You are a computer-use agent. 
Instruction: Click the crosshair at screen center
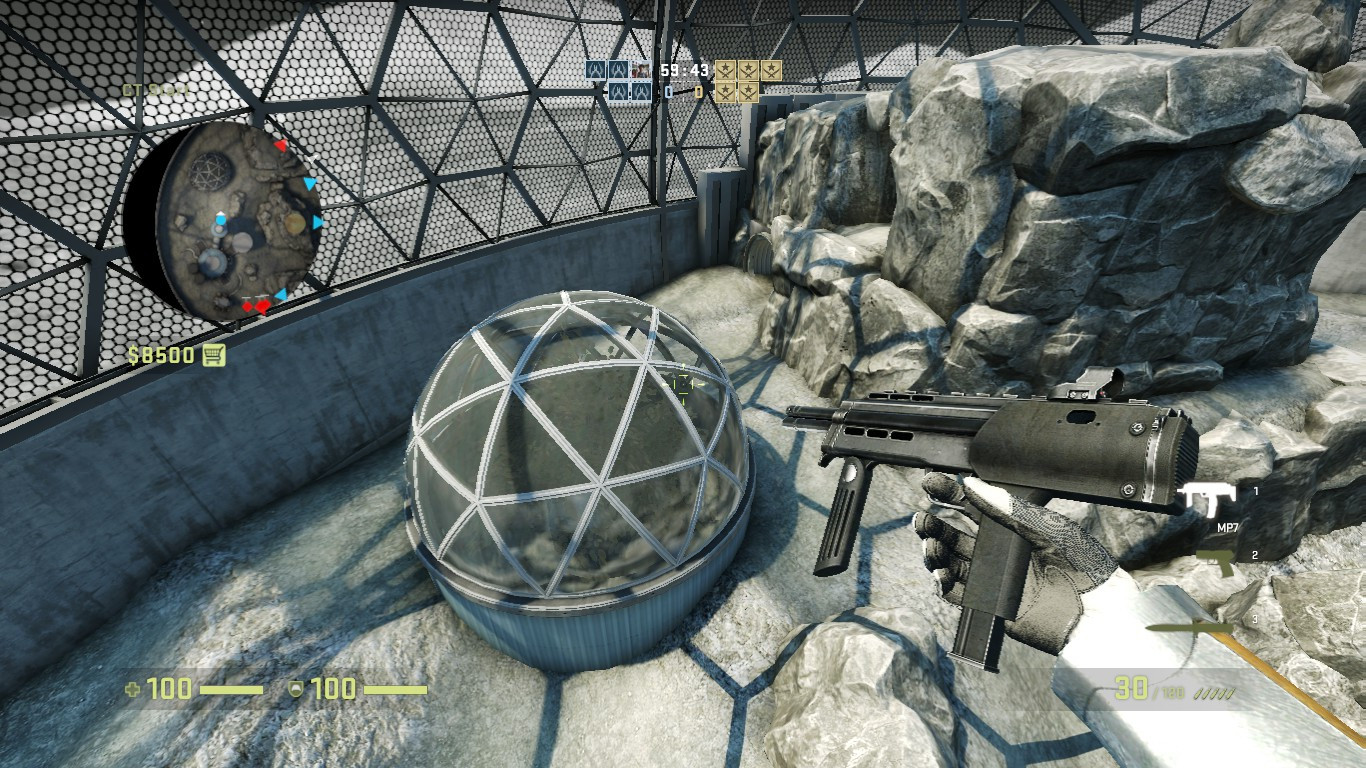[683, 384]
